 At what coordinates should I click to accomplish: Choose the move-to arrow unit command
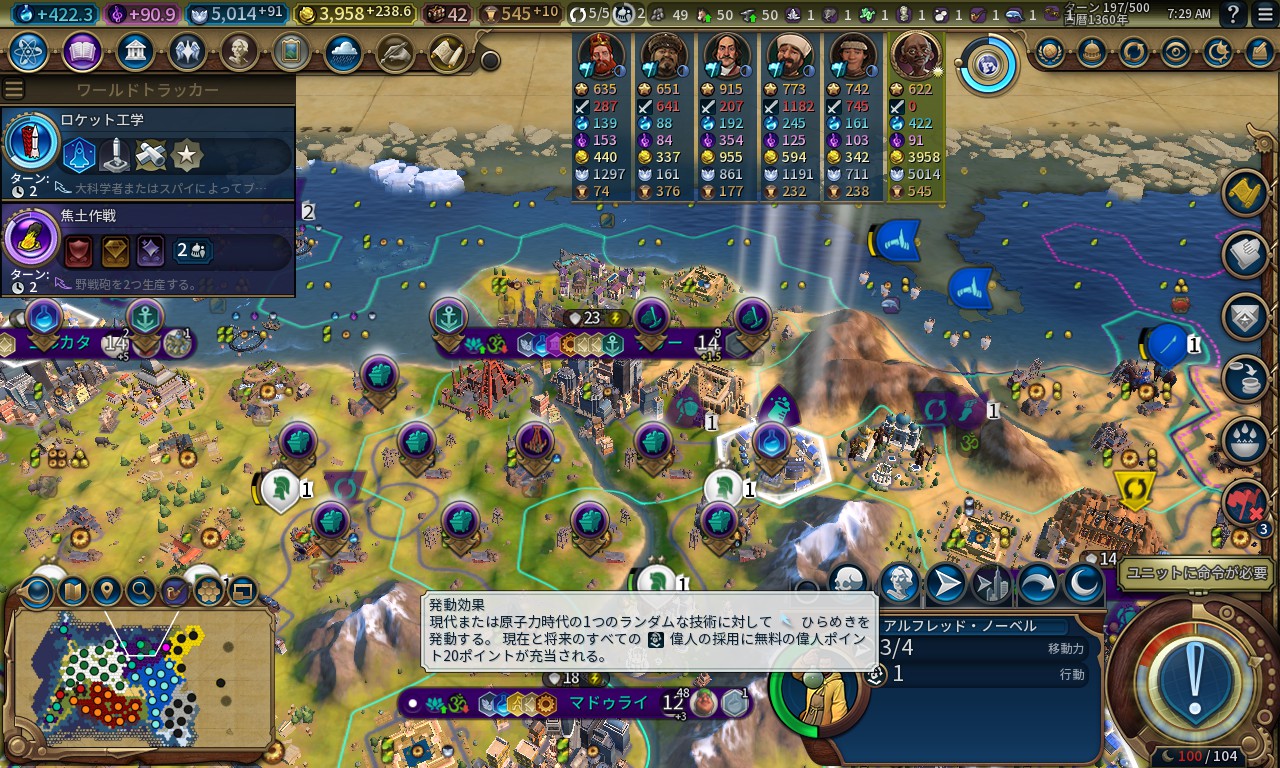(946, 582)
